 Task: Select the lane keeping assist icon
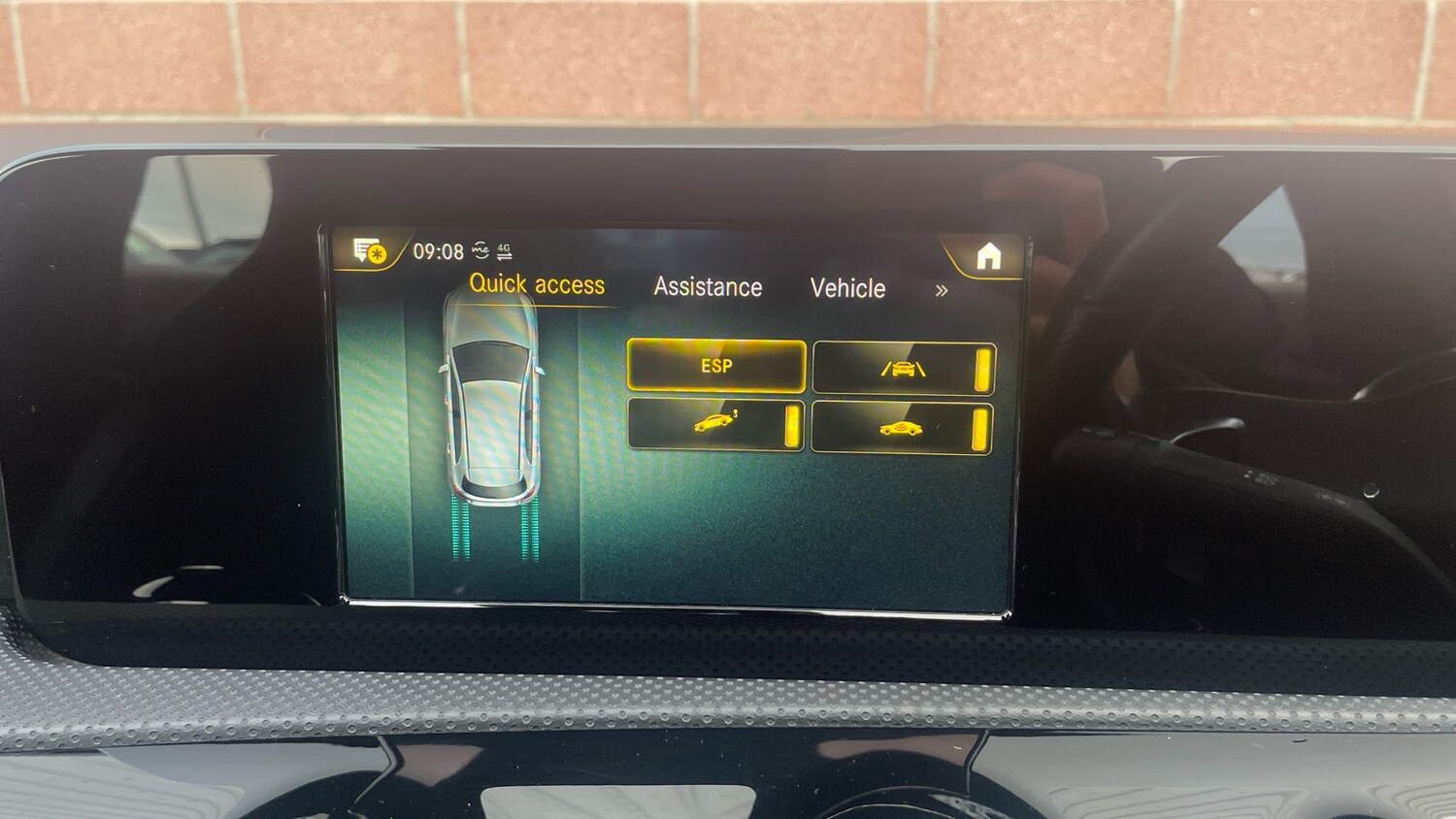(x=903, y=370)
